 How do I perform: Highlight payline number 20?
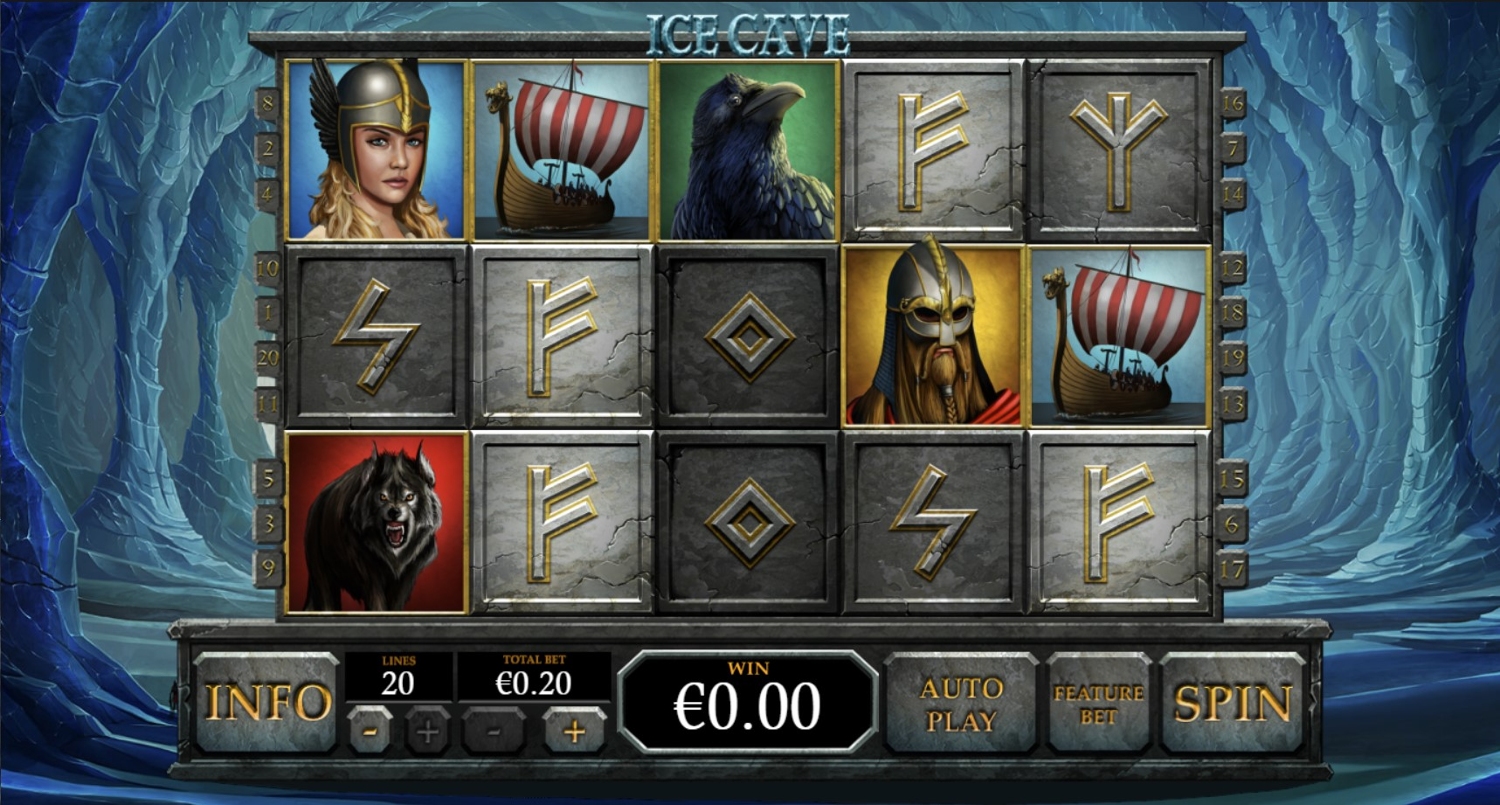[267, 358]
